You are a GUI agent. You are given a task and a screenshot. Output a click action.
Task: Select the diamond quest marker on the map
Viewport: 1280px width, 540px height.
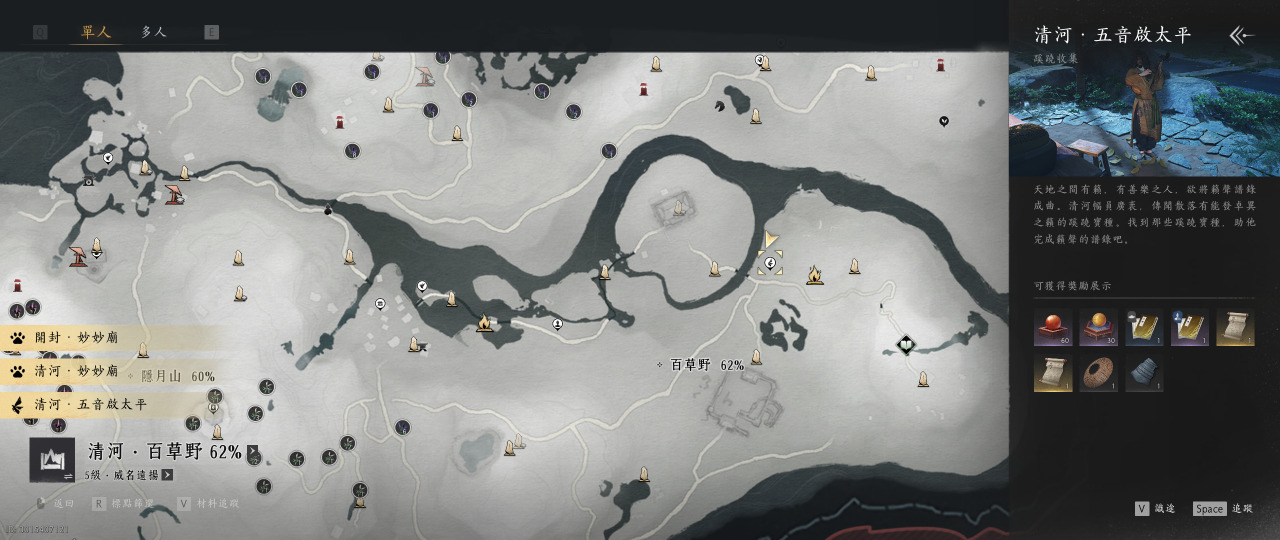pyautogui.click(x=906, y=346)
